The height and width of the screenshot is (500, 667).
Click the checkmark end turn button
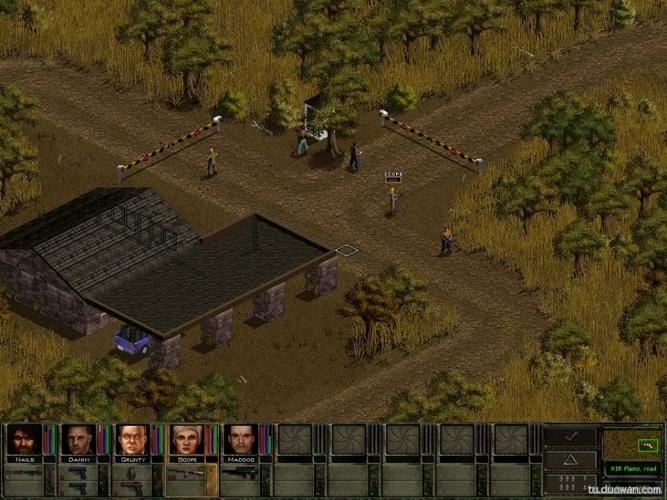tap(571, 437)
